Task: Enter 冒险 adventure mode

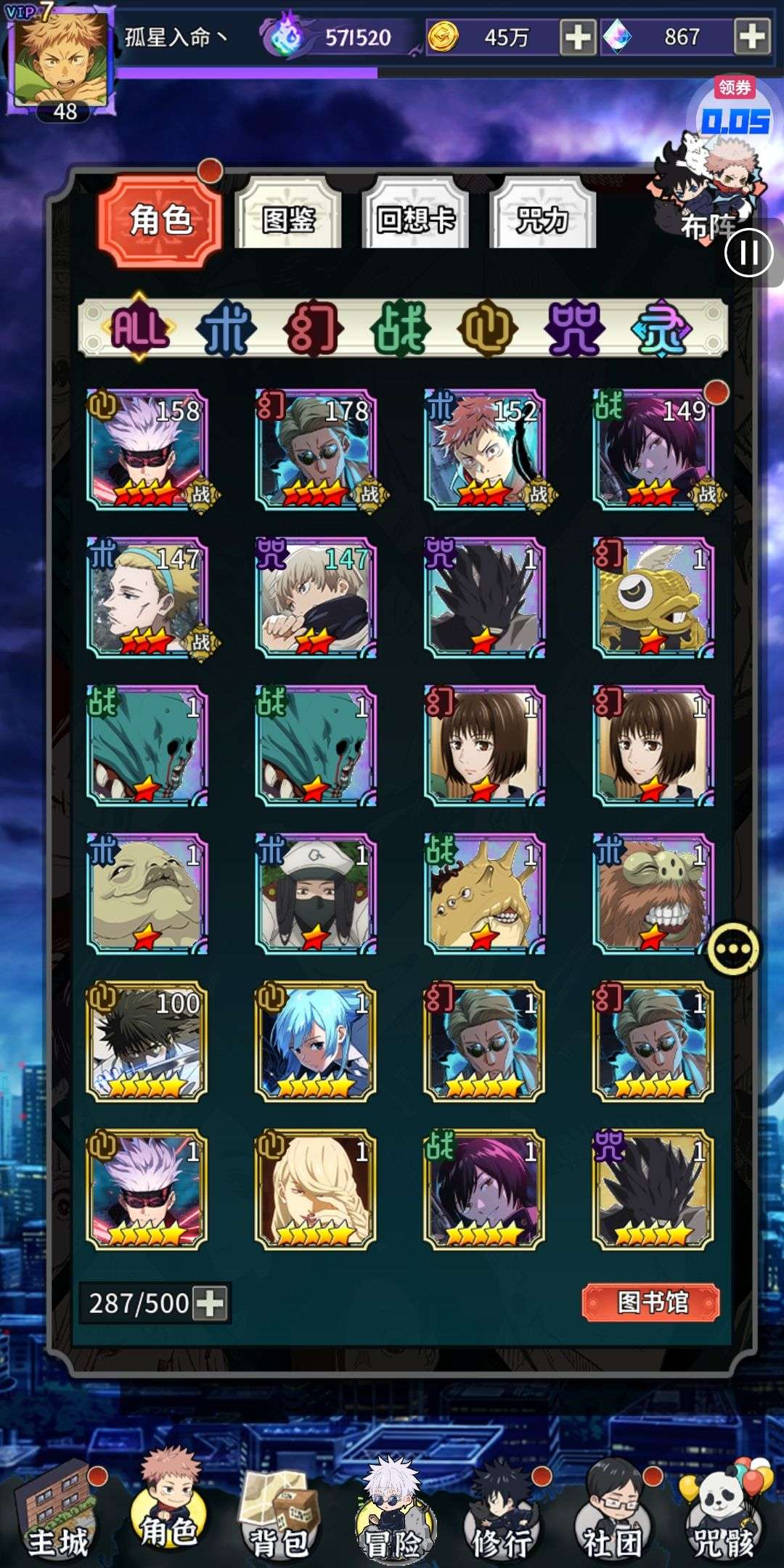Action: click(x=392, y=1510)
